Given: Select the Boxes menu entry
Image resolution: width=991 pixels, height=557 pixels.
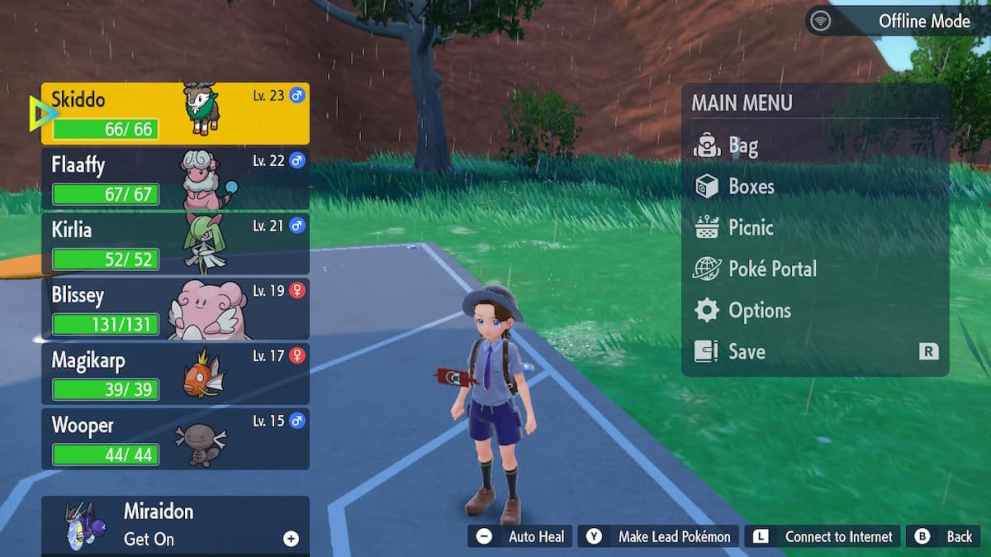Looking at the screenshot, I should [x=750, y=187].
